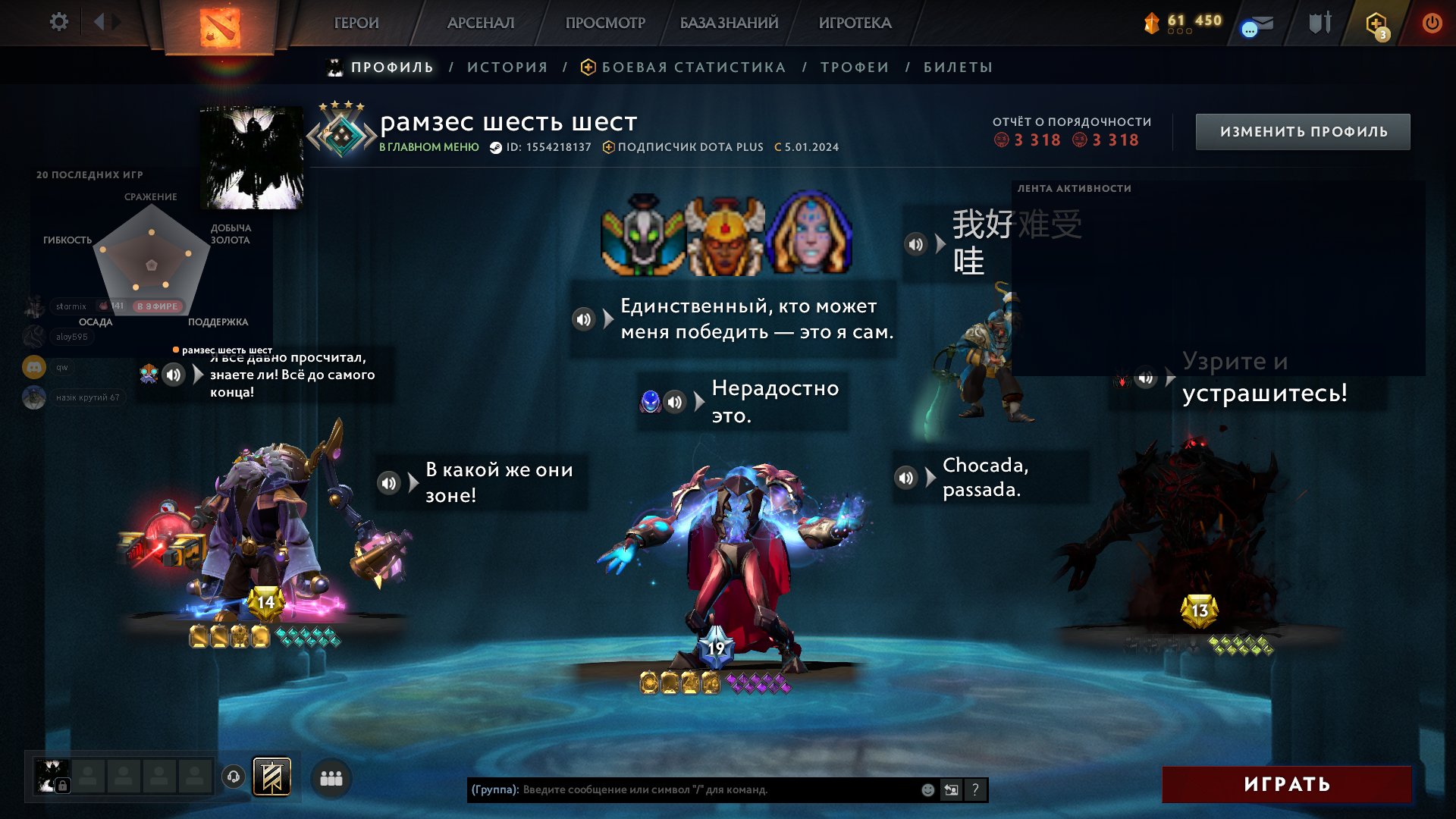Toggle the headset voice chat icon
This screenshot has width=1456, height=819.
point(233,777)
